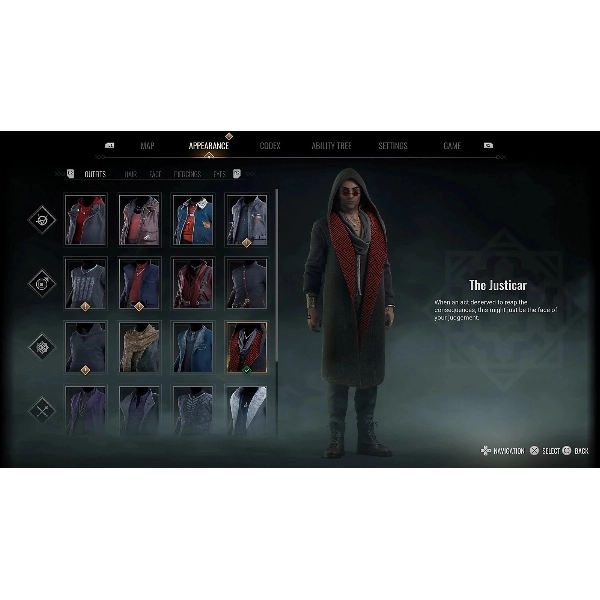
Task: Select the purple hooded outfit
Action: (x=85, y=410)
